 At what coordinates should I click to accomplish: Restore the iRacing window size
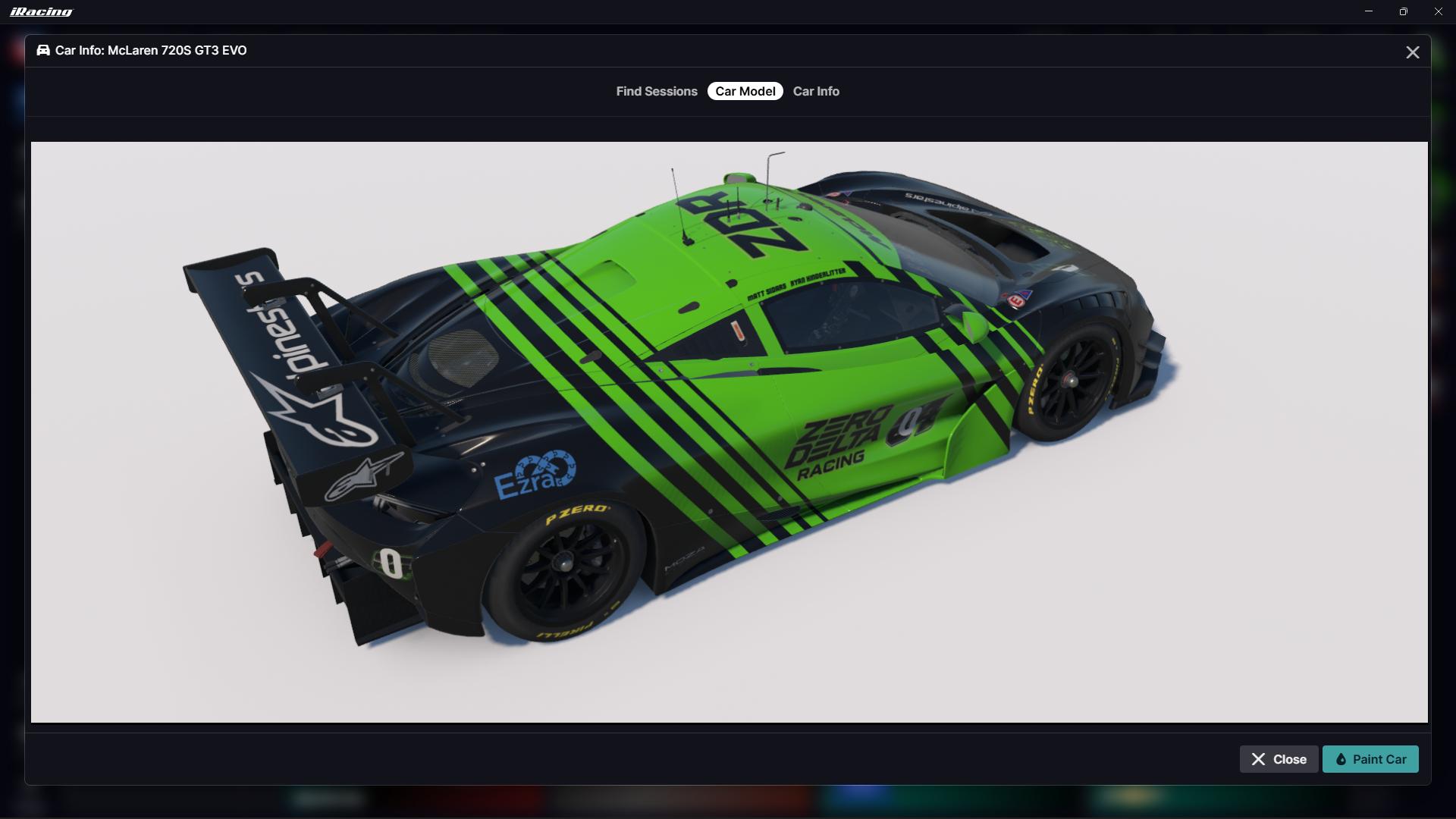pyautogui.click(x=1403, y=11)
